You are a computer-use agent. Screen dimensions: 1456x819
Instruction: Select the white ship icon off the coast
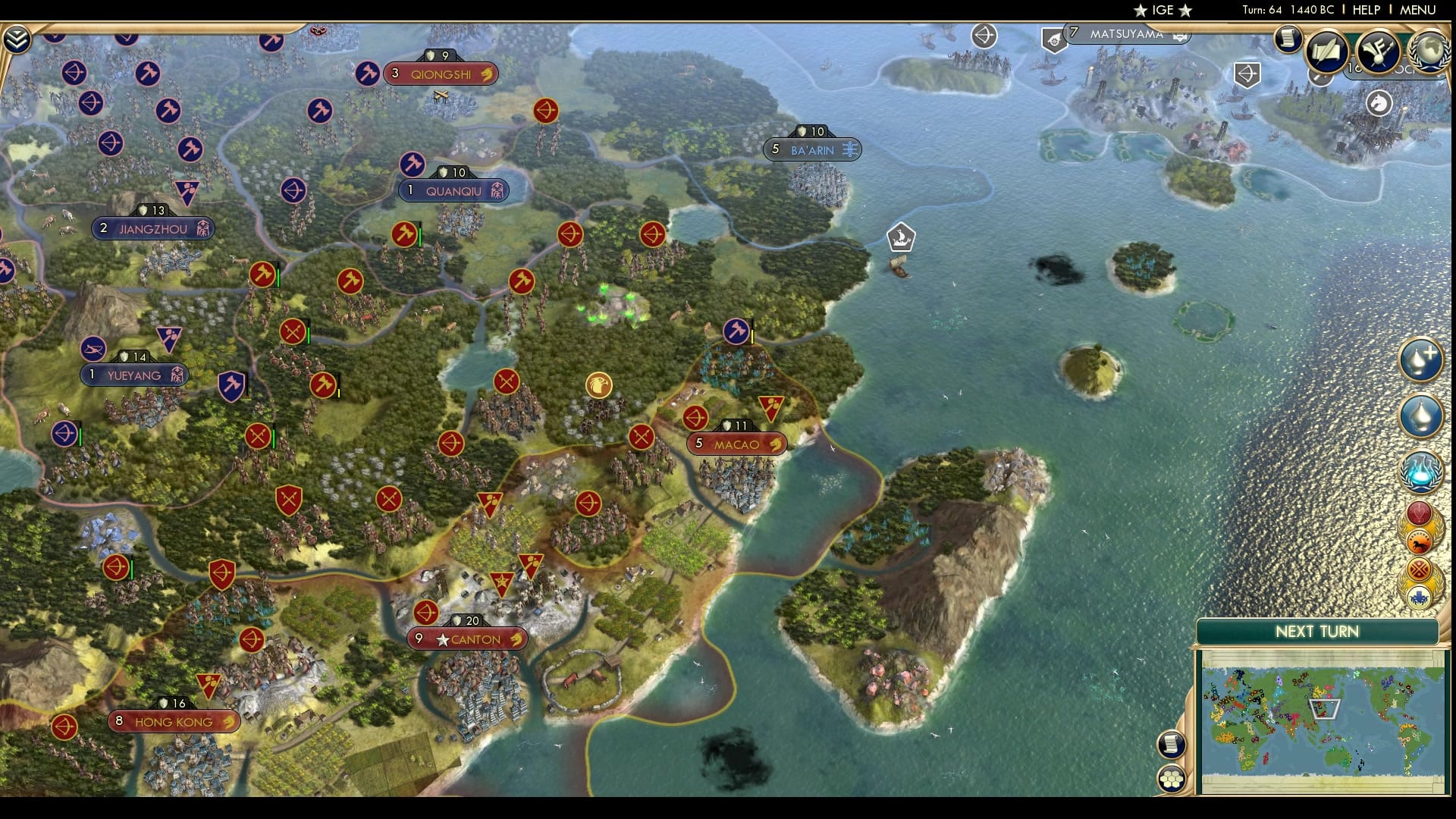[x=899, y=237]
